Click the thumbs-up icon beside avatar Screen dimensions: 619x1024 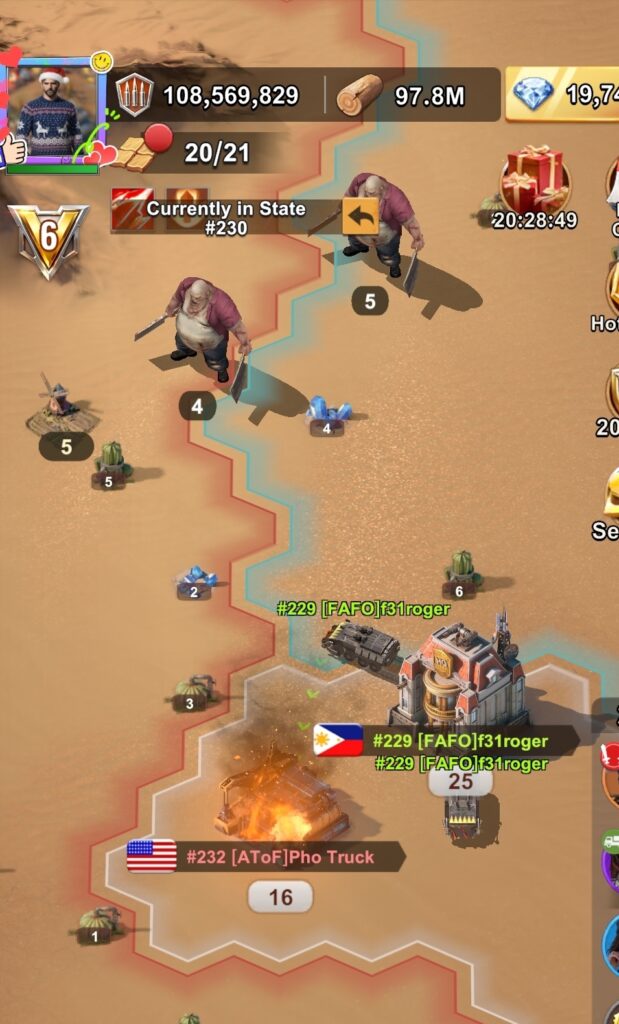click(12, 150)
